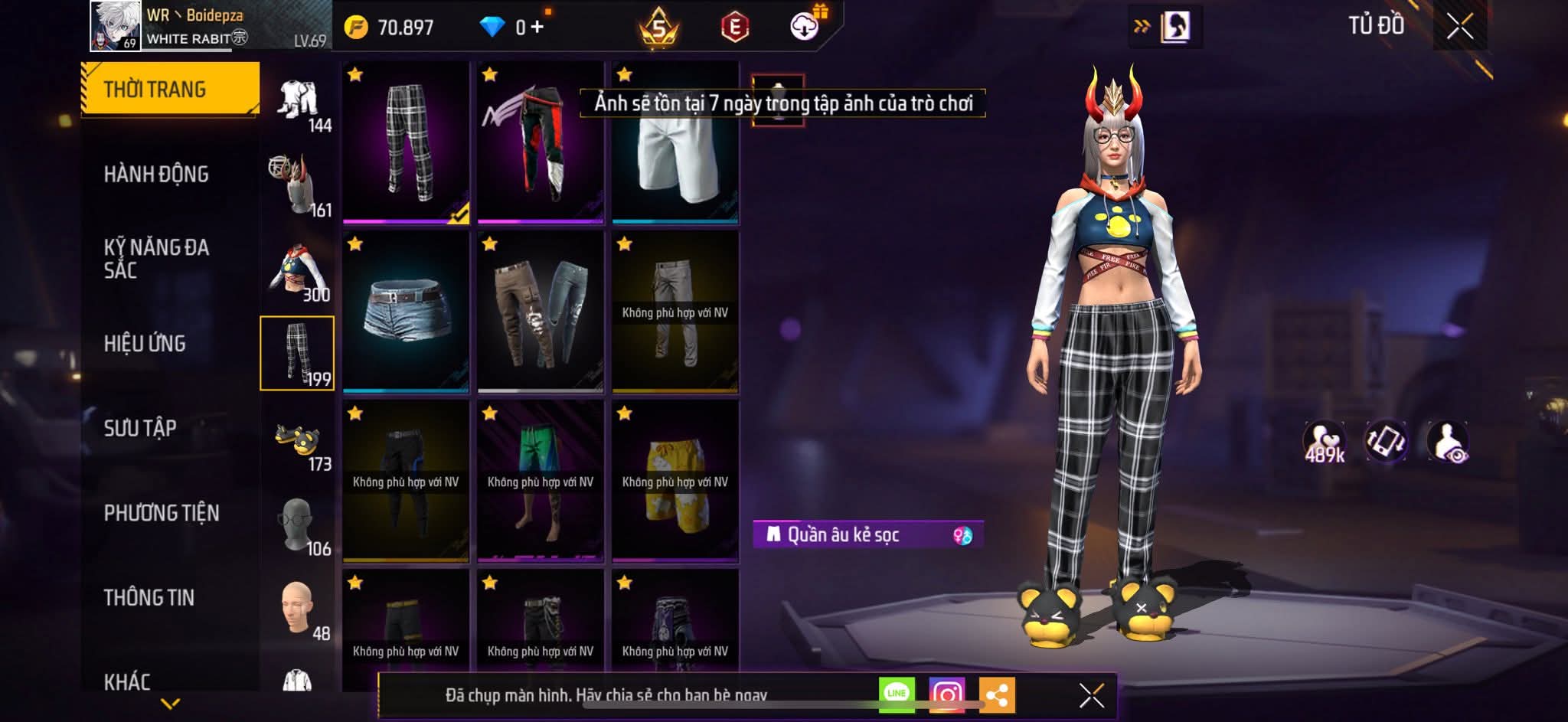Show the Thông Tin tab
1568x722 pixels.
149,597
